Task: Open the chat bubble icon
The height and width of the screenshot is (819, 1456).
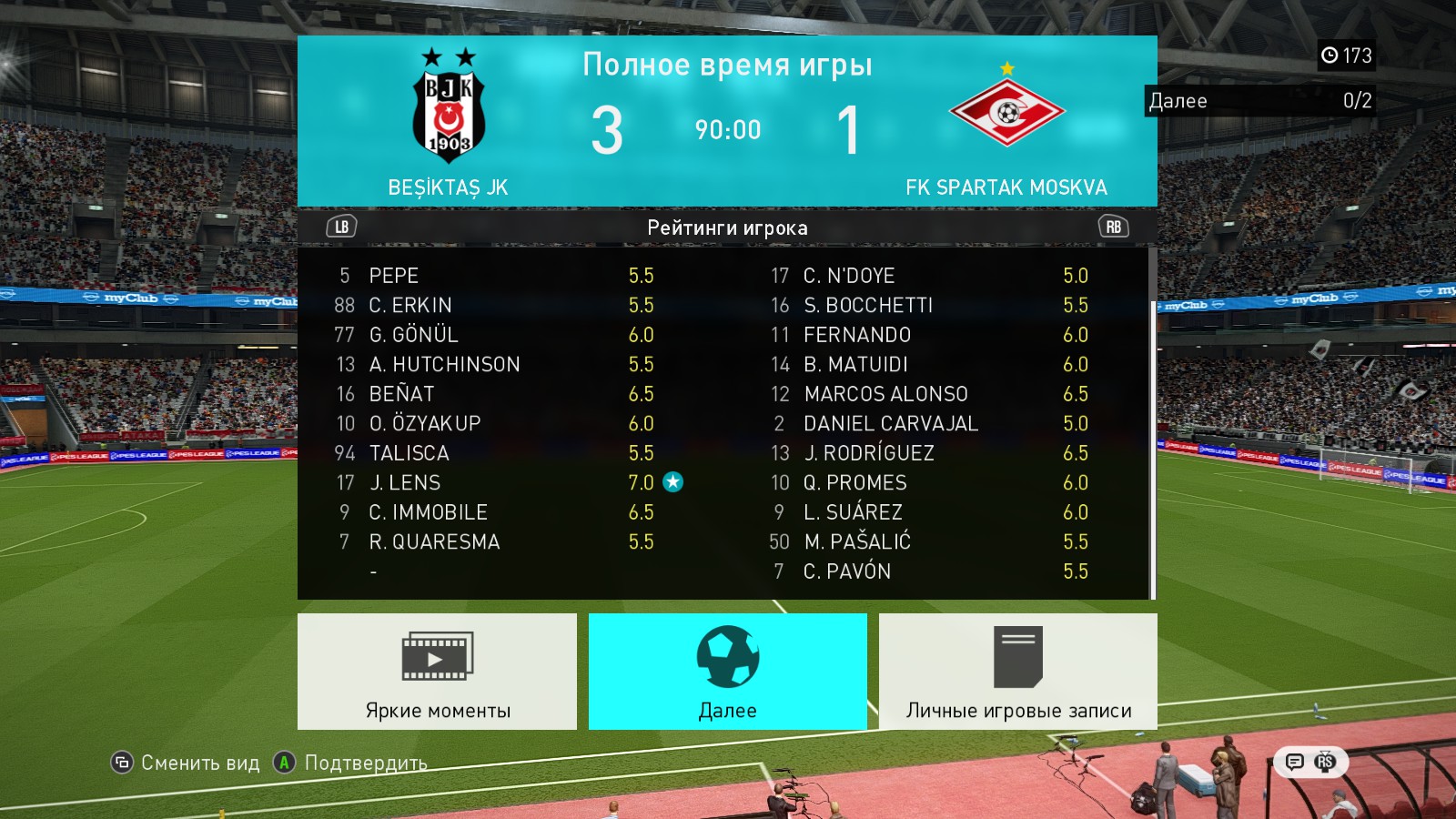Action: click(1295, 762)
